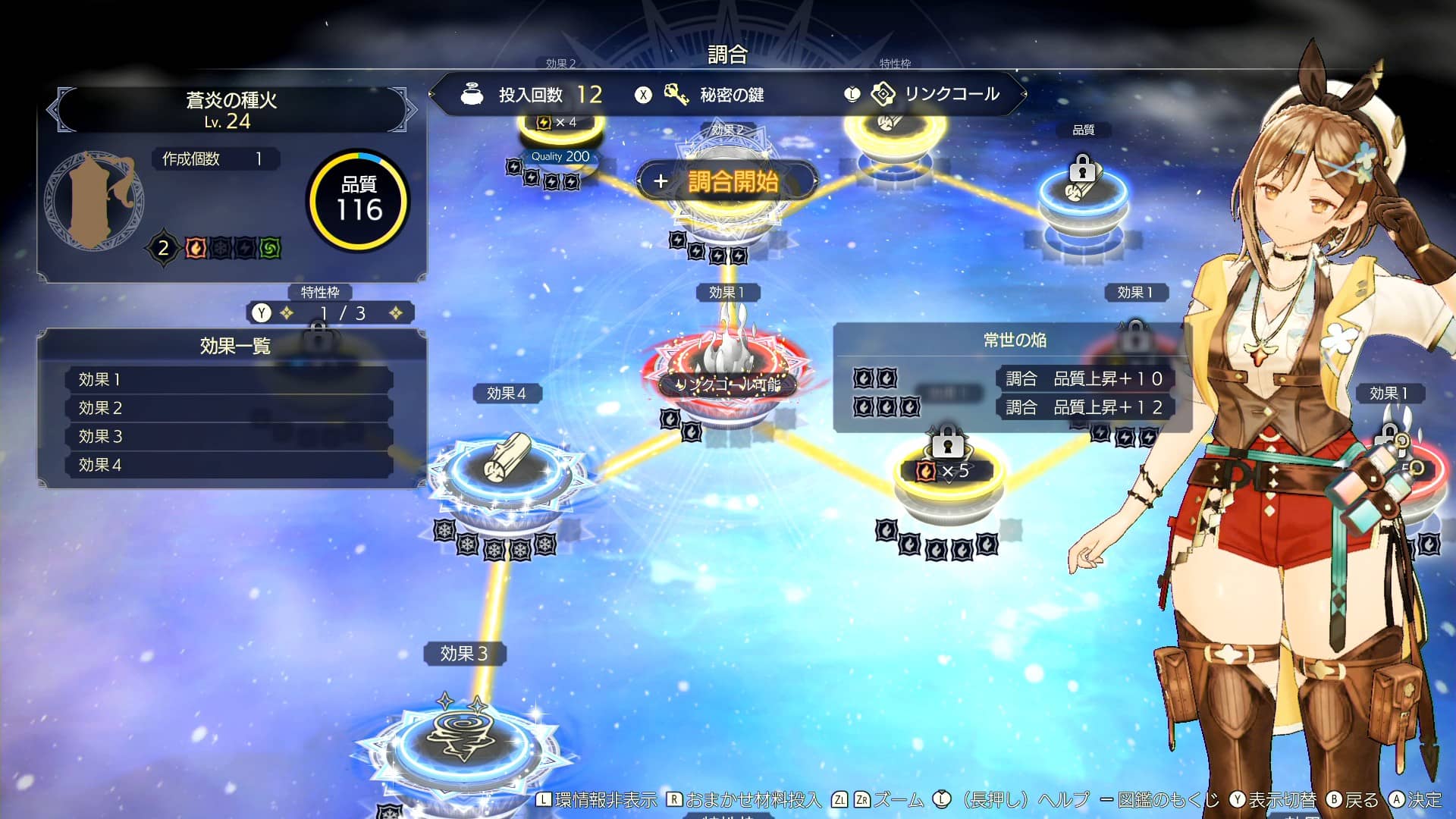Adjust the 作成個数 craft quantity field
This screenshot has width=1456, height=819.
(x=215, y=158)
